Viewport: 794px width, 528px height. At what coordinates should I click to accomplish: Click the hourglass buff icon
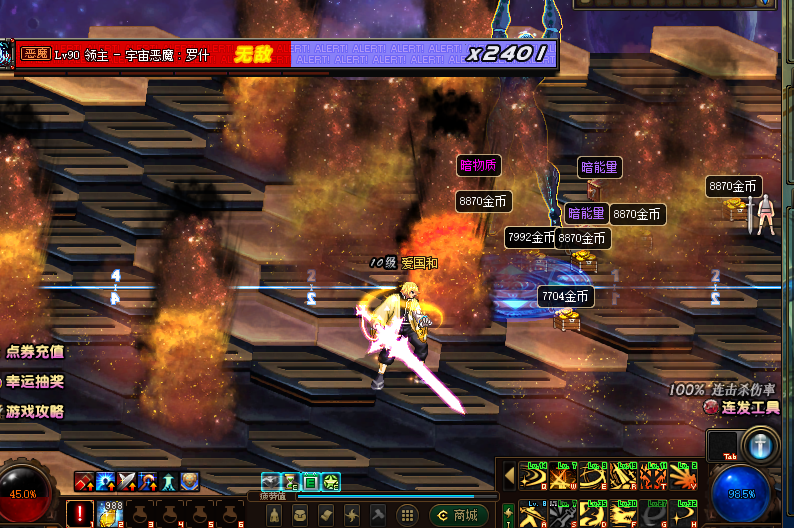[290, 481]
